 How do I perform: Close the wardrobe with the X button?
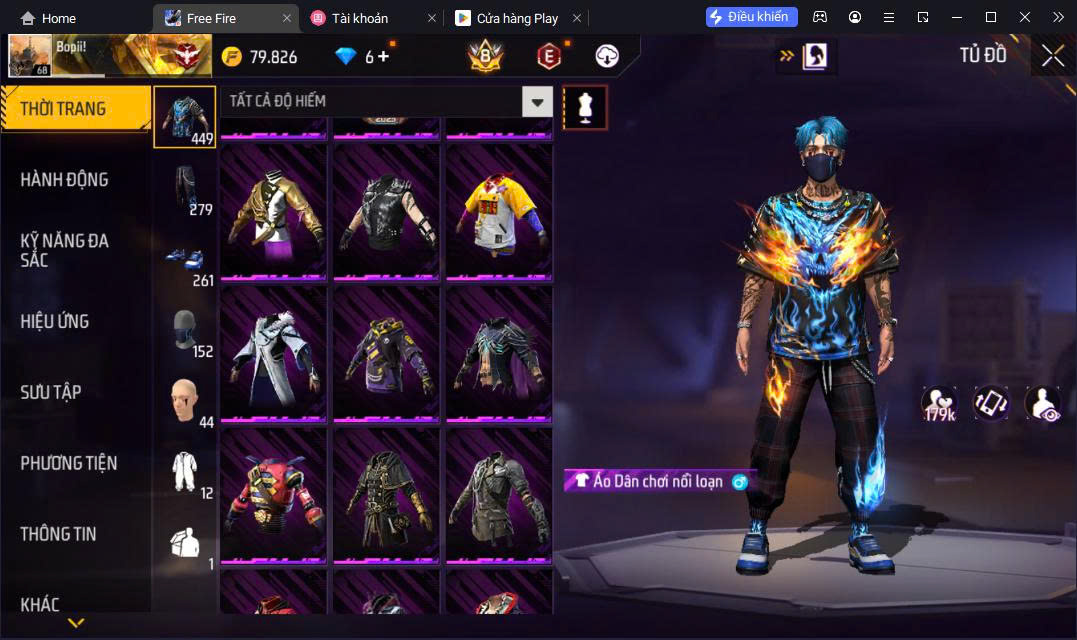point(1052,56)
